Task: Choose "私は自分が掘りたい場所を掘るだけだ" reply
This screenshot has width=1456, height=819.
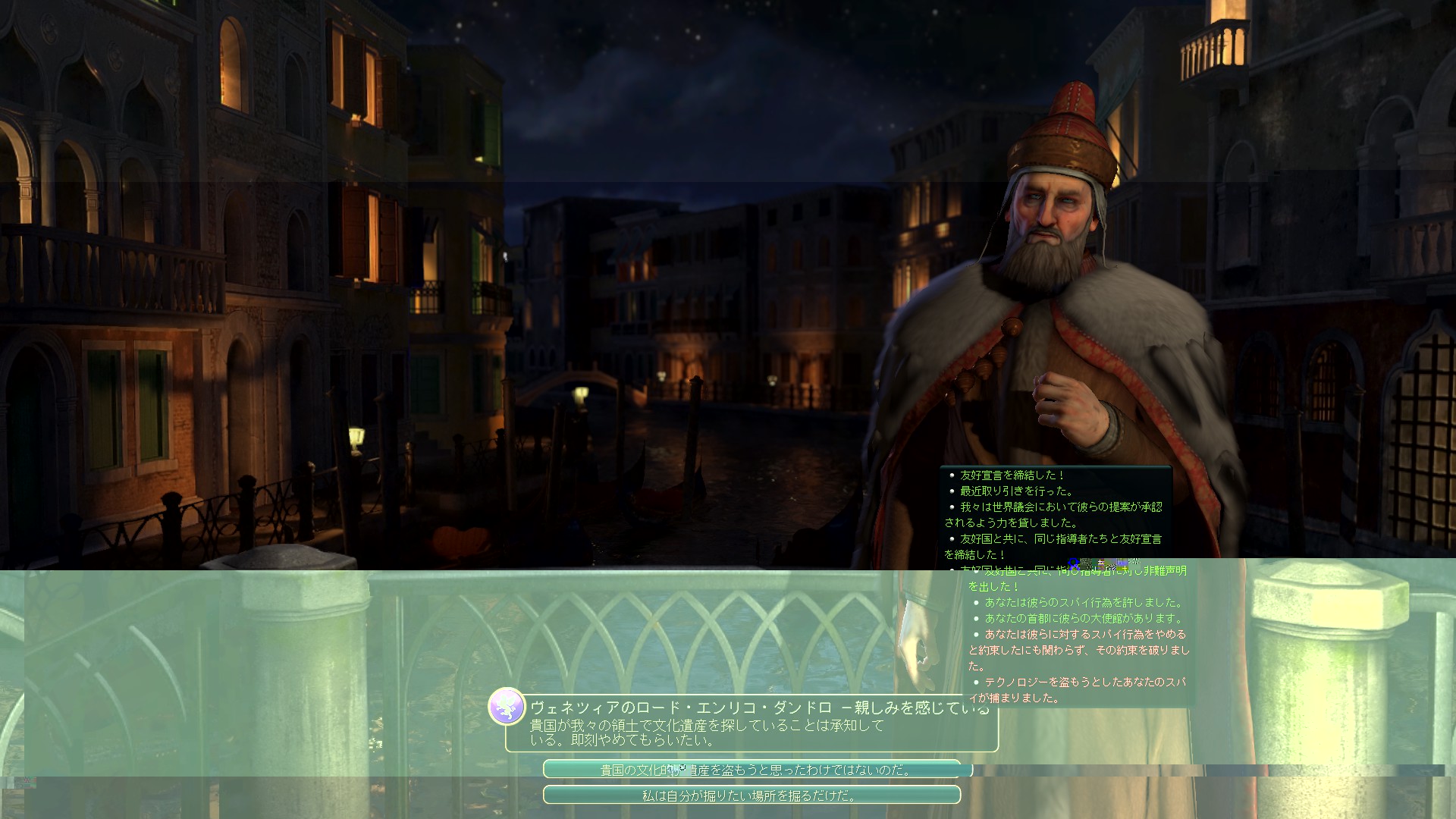Action: [752, 795]
